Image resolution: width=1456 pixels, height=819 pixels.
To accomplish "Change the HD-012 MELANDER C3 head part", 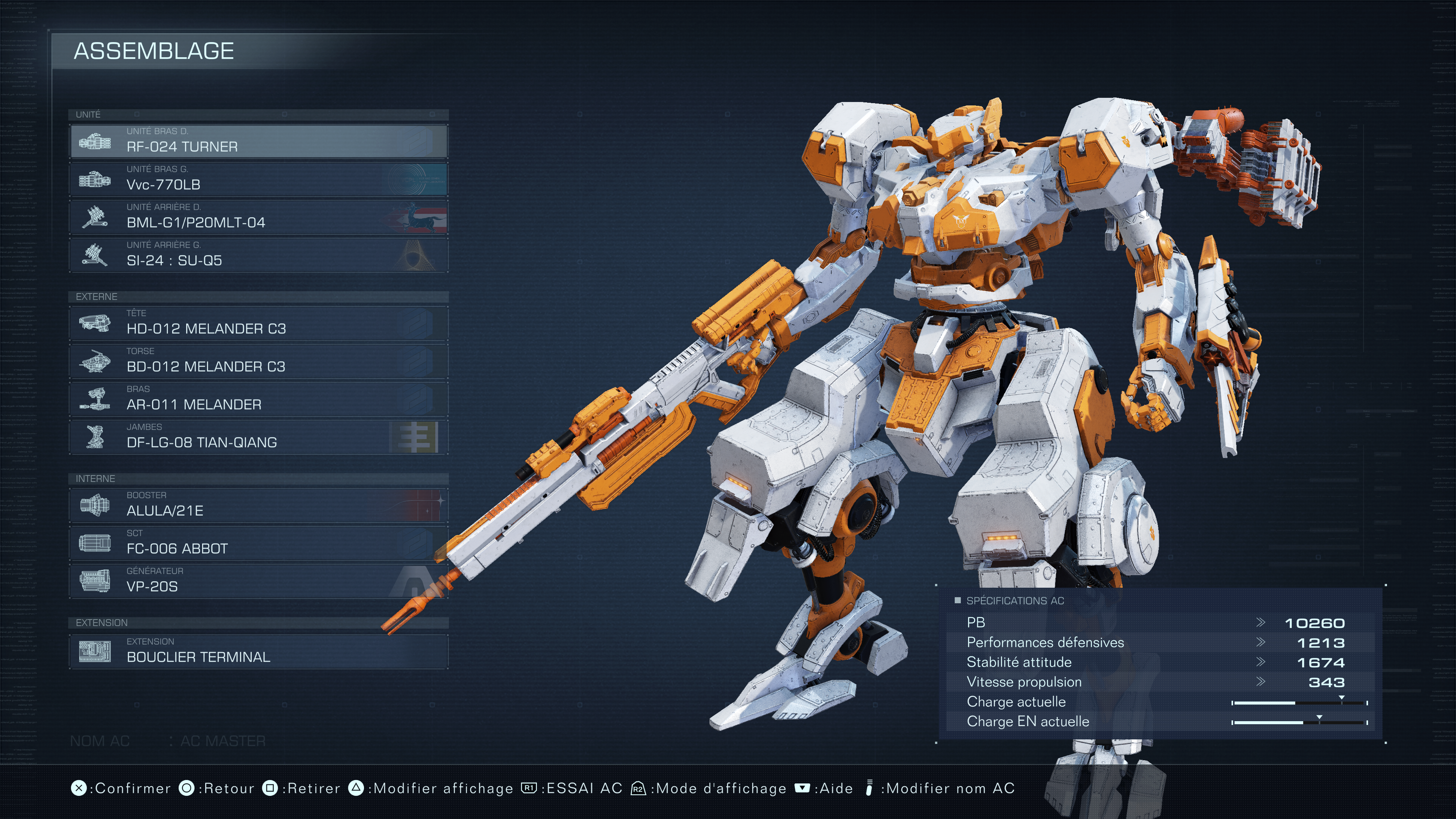I will point(259,323).
